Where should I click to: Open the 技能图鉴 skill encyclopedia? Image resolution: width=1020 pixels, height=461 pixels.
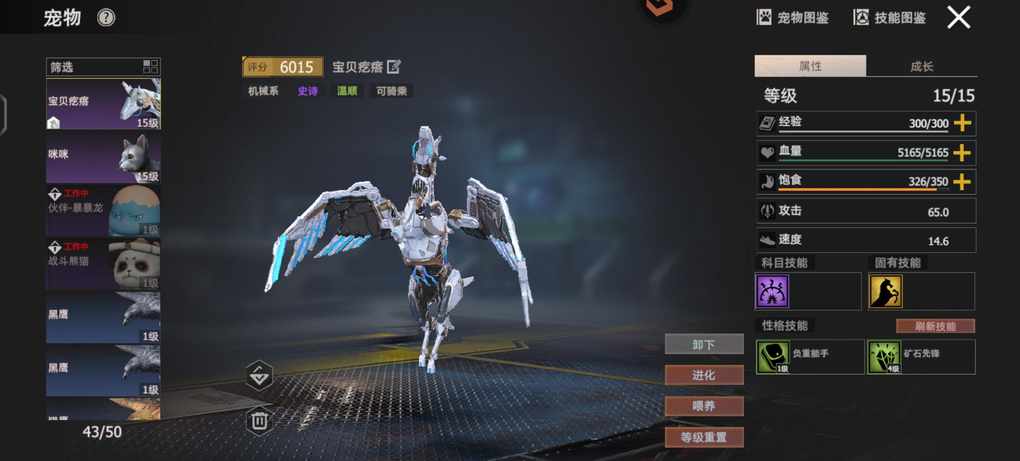coord(889,17)
